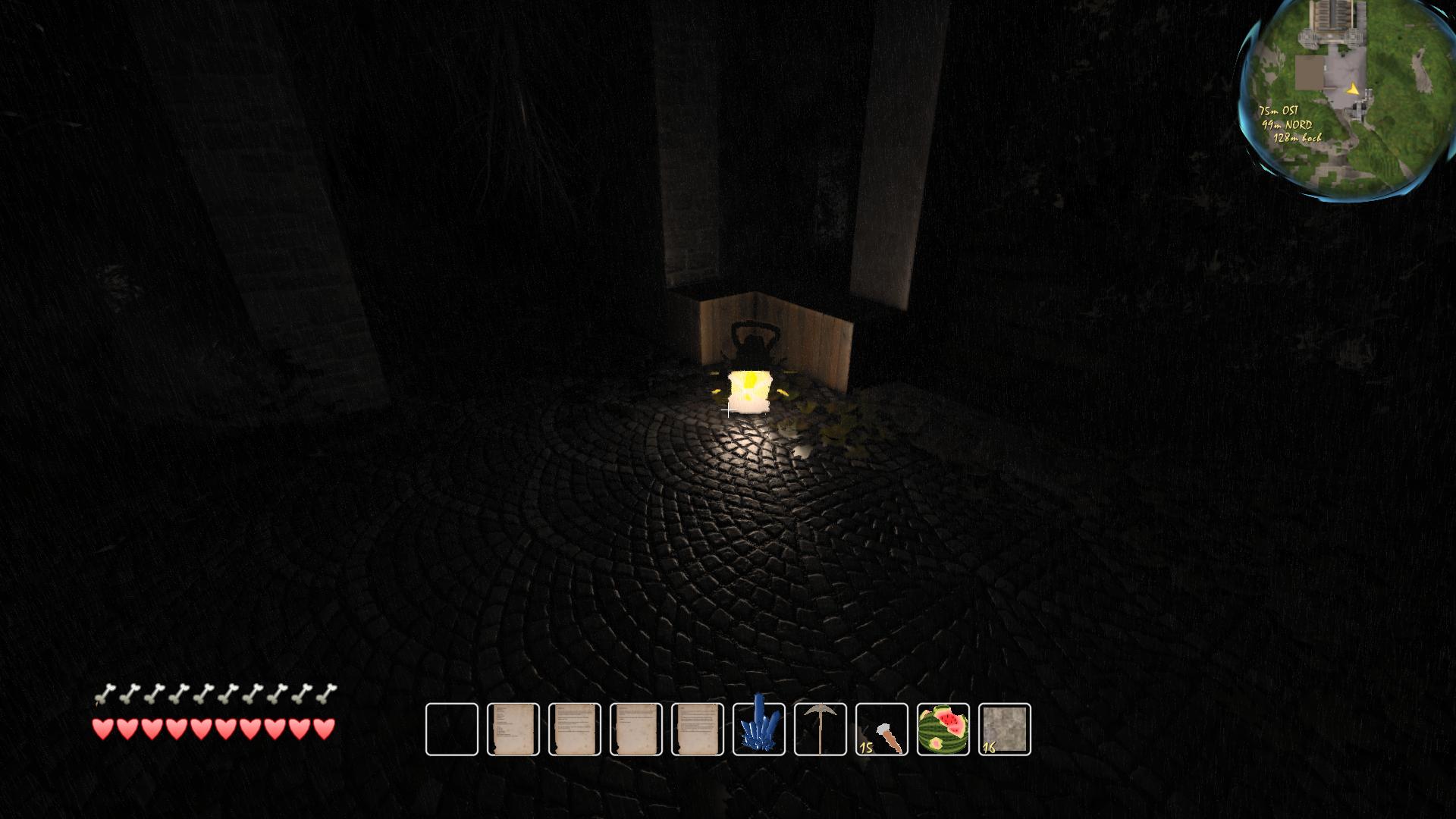The image size is (1456, 819).
Task: Choose the pickaxe in the hotbar
Action: 821,730
